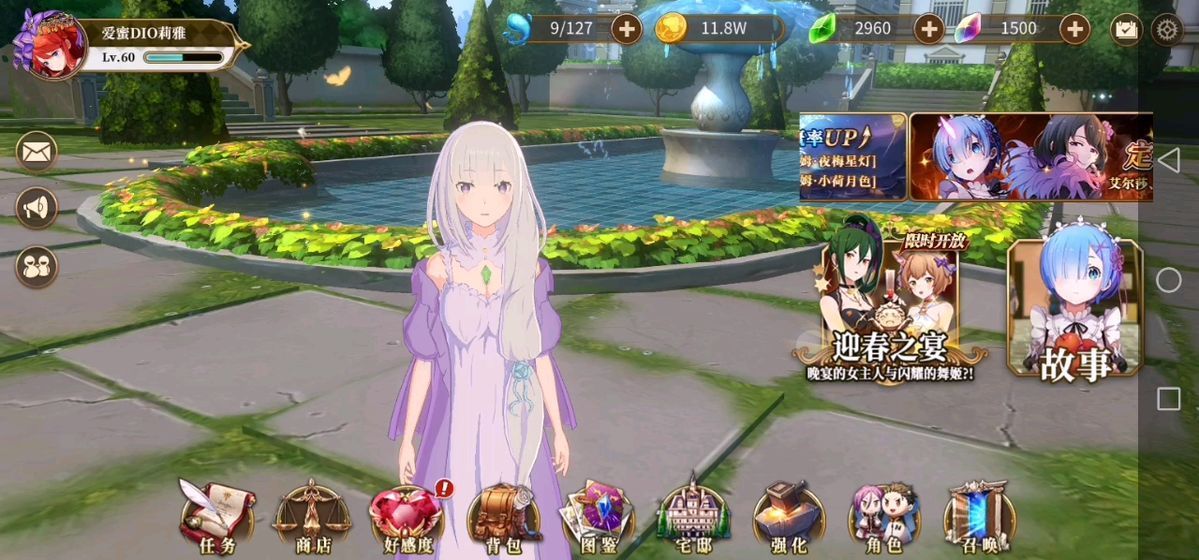Open the 强化 enhancement menu
1199x560 pixels.
[x=787, y=514]
